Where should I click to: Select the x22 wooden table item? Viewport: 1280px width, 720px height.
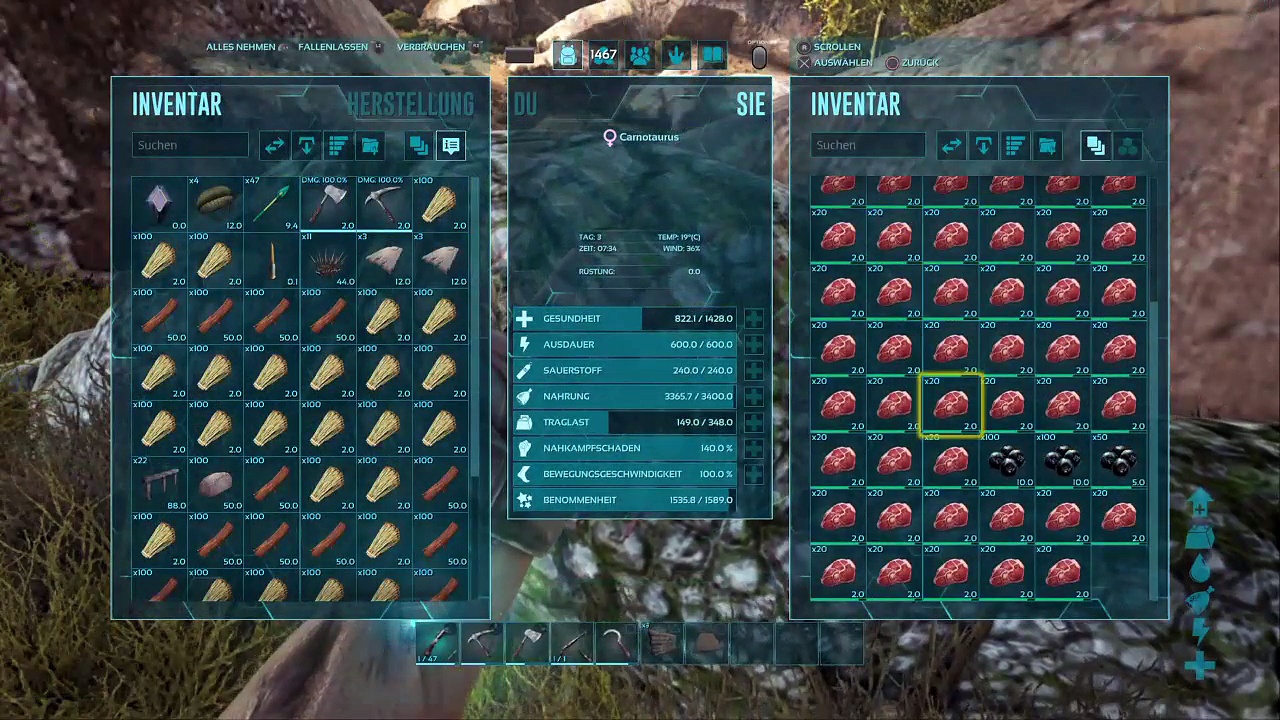click(160, 484)
